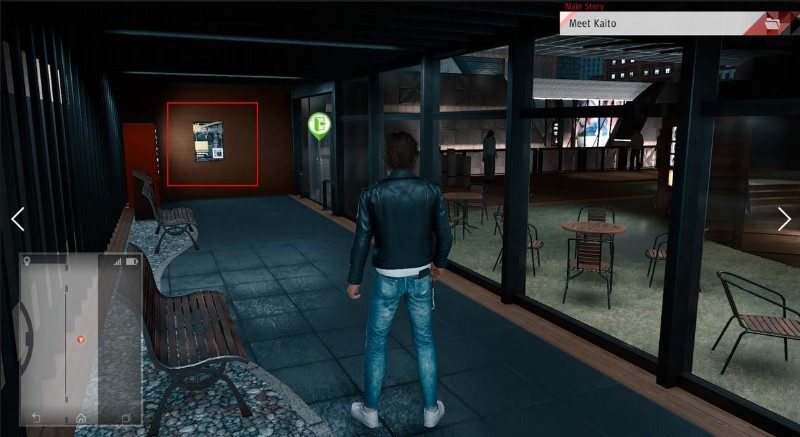Click the orange player marker on the minimap
This screenshot has width=800, height=437.
[x=81, y=339]
